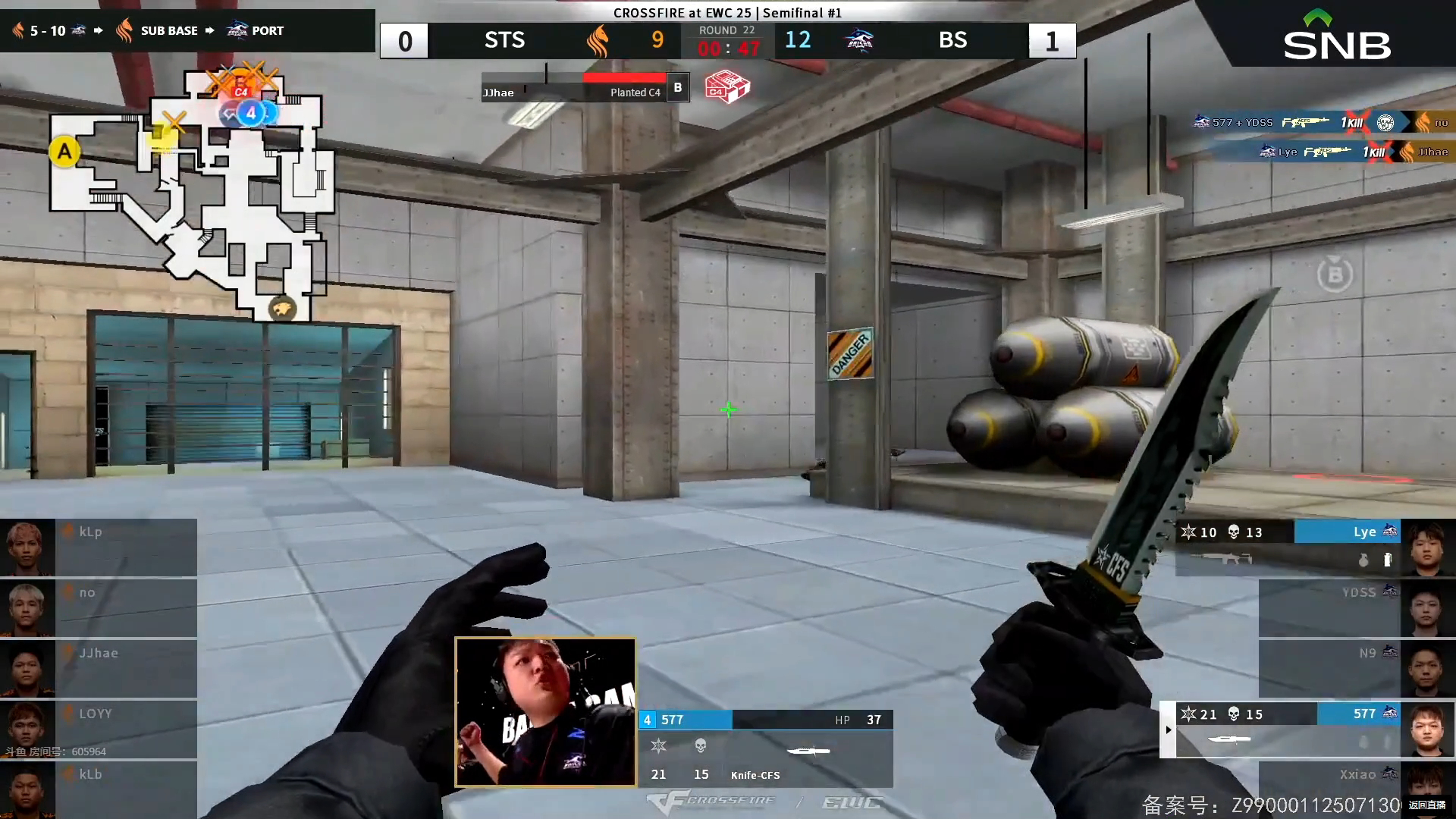Click the red planted C4 icon
The height and width of the screenshot is (819, 1456).
click(x=726, y=87)
